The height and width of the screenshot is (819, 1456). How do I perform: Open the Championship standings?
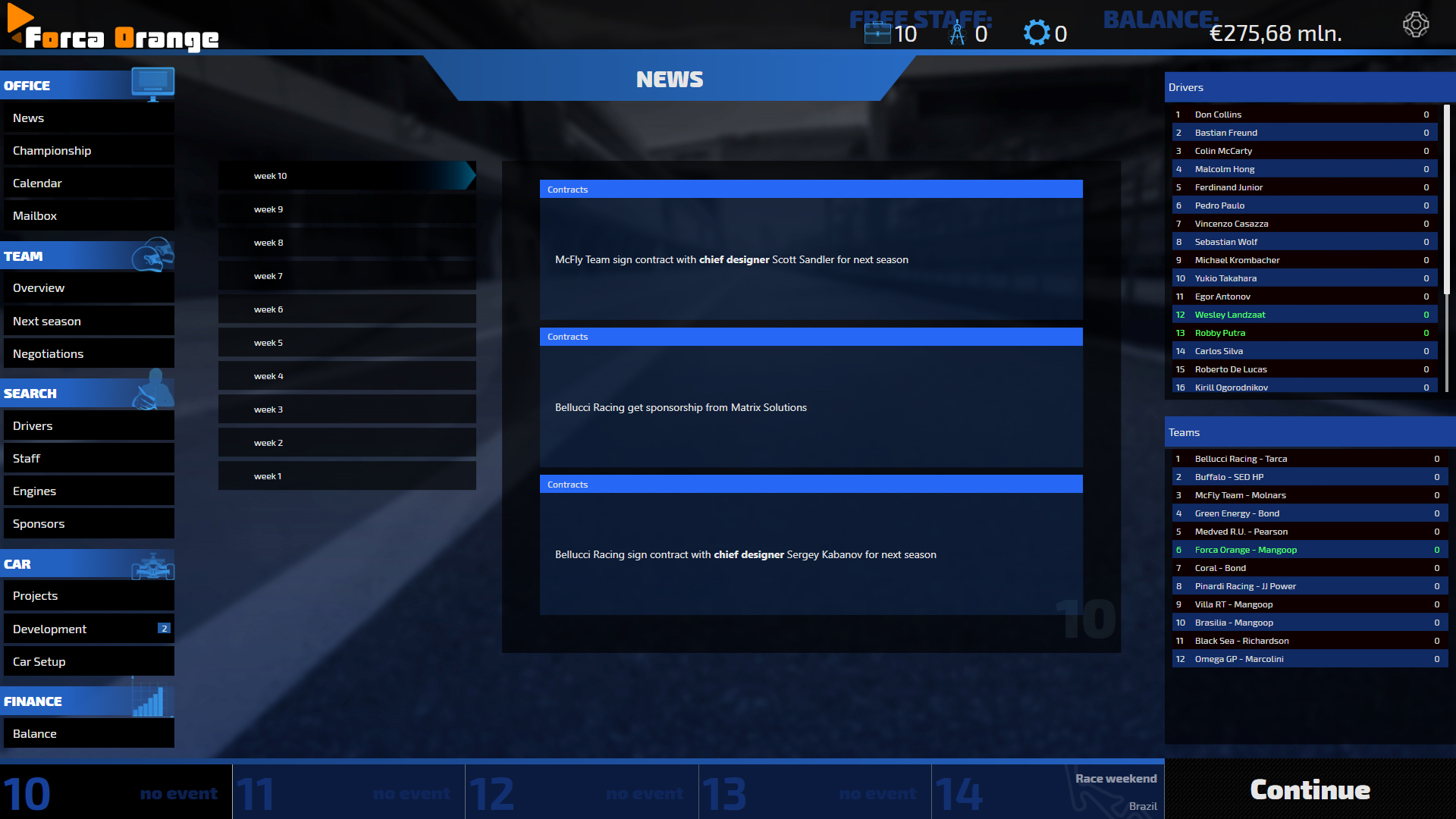88,151
